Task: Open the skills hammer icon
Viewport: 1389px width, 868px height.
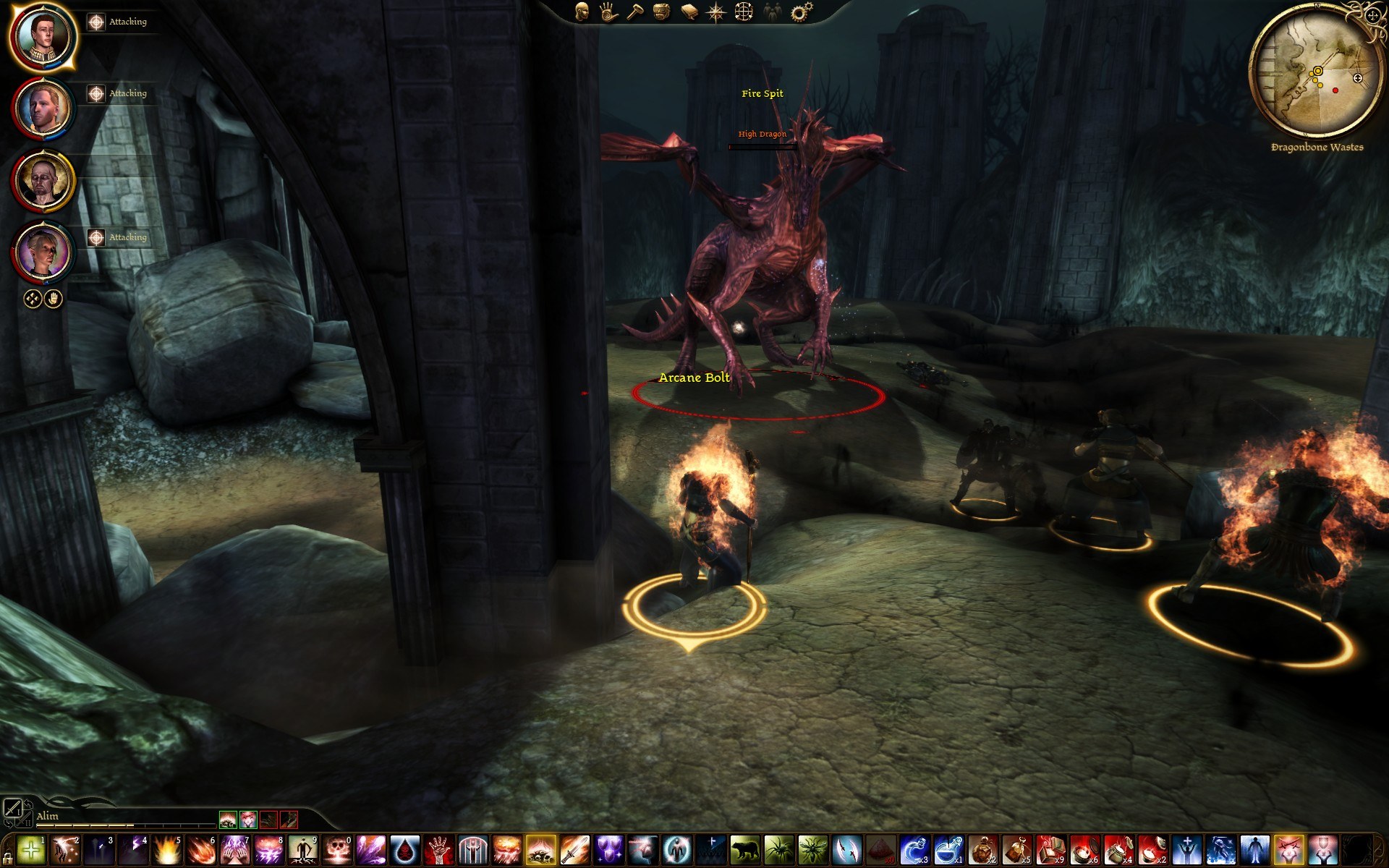Action: tap(635, 12)
